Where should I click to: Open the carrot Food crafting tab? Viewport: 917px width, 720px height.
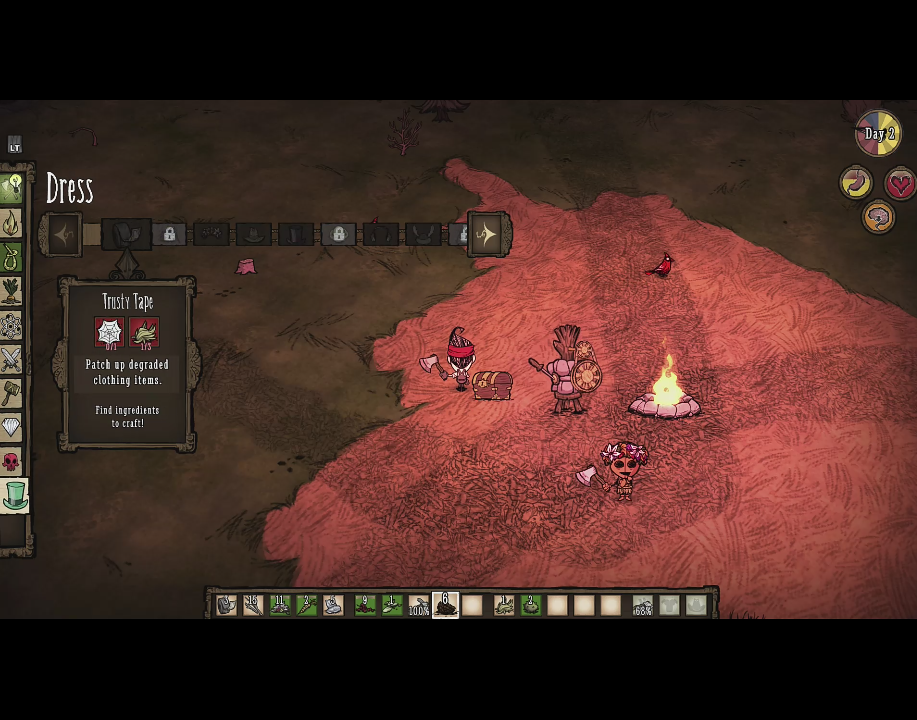(12, 292)
